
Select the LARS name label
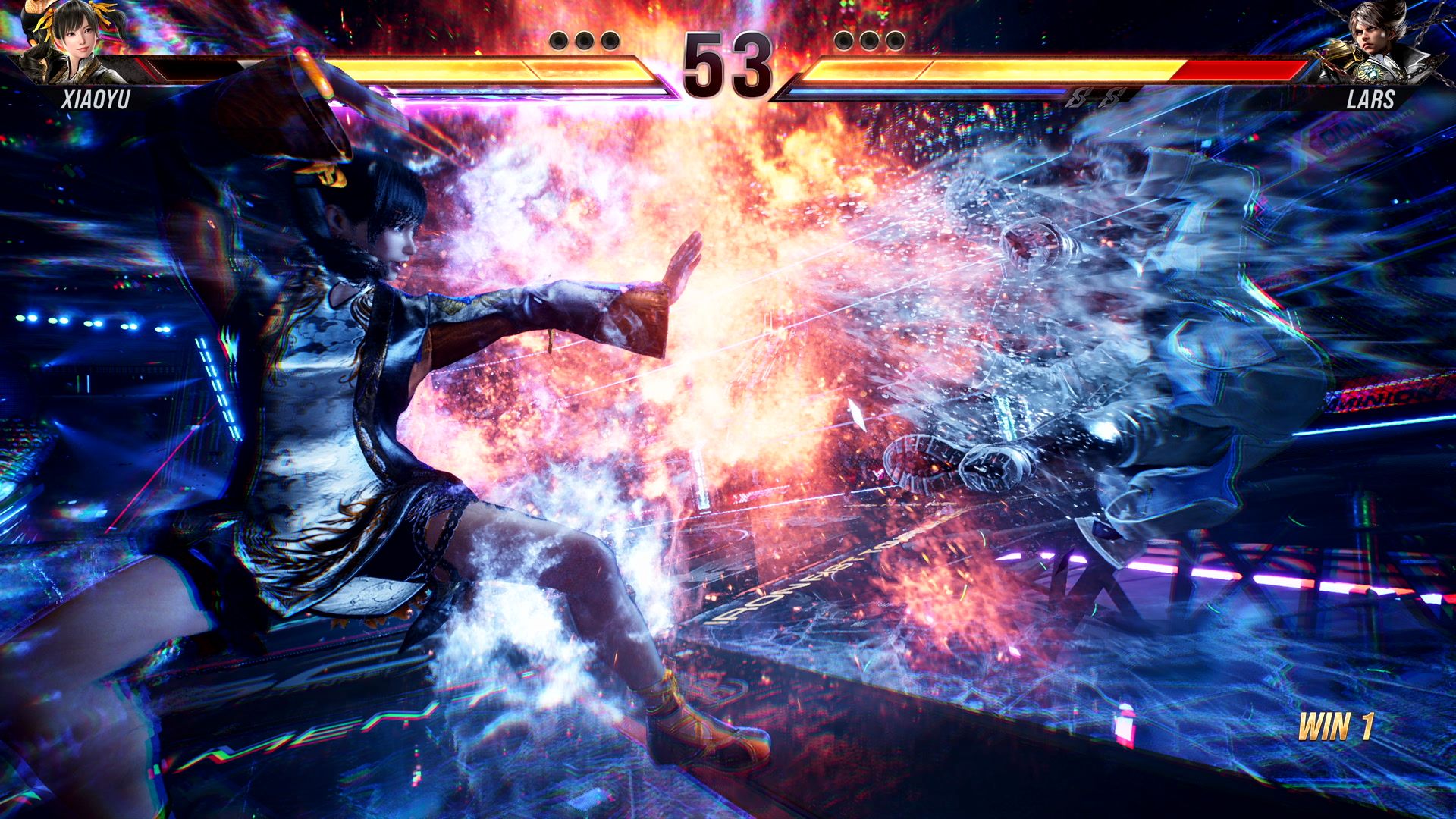(x=1373, y=99)
